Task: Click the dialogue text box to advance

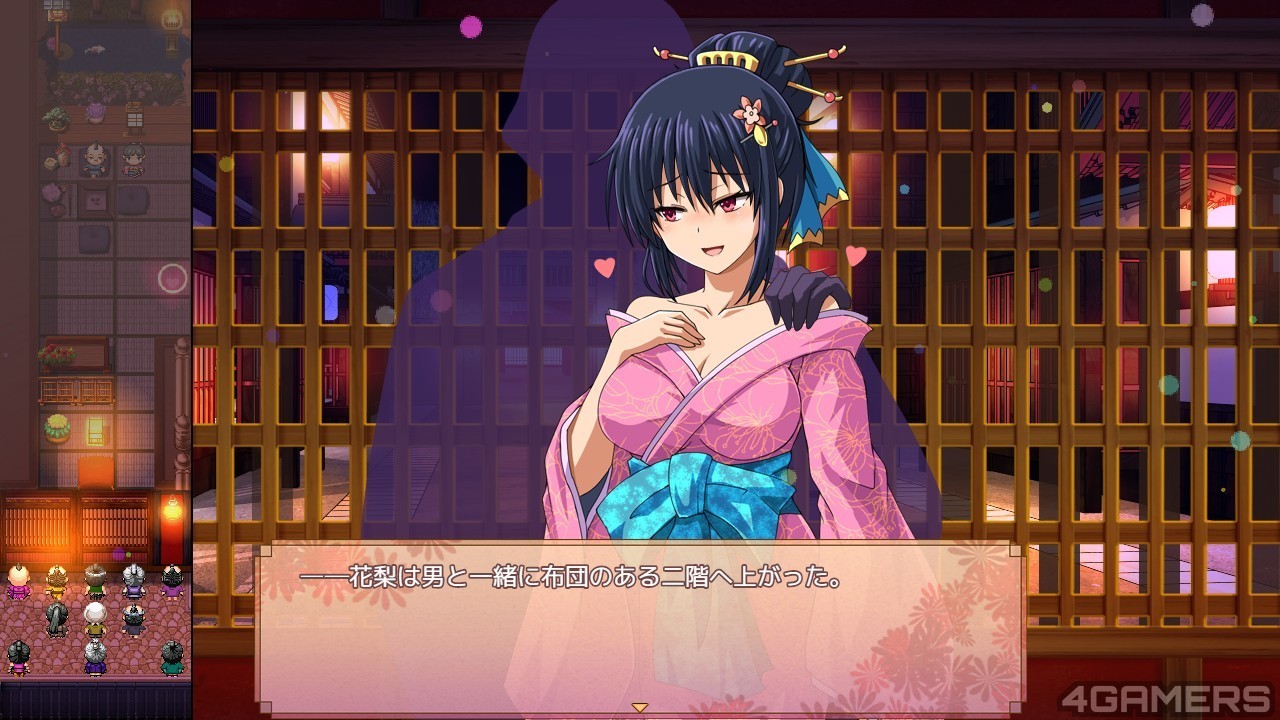Action: [x=640, y=625]
